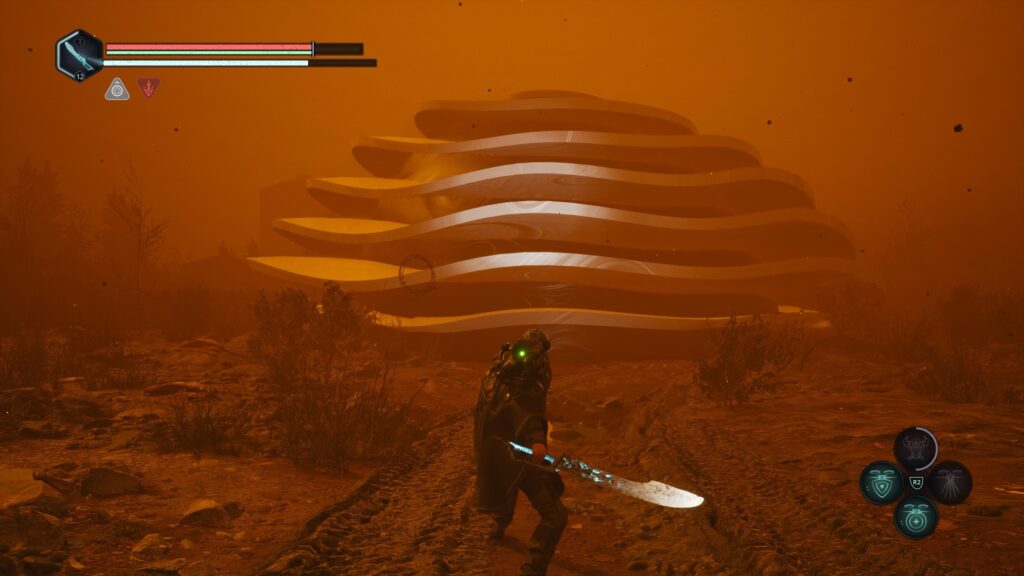Select the hexagonal blade weapon icon

79,54
